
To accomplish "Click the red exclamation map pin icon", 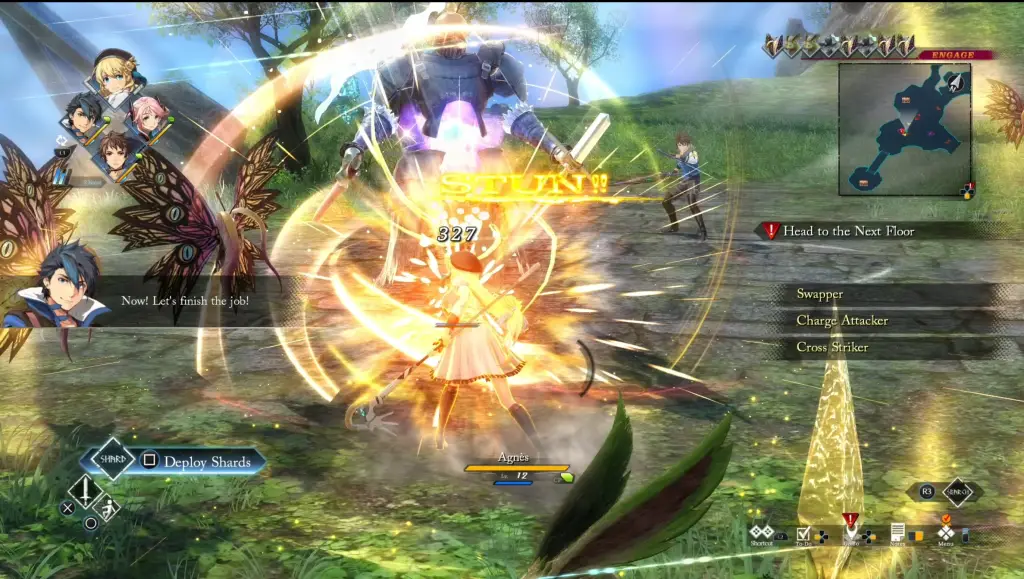I will (850, 522).
